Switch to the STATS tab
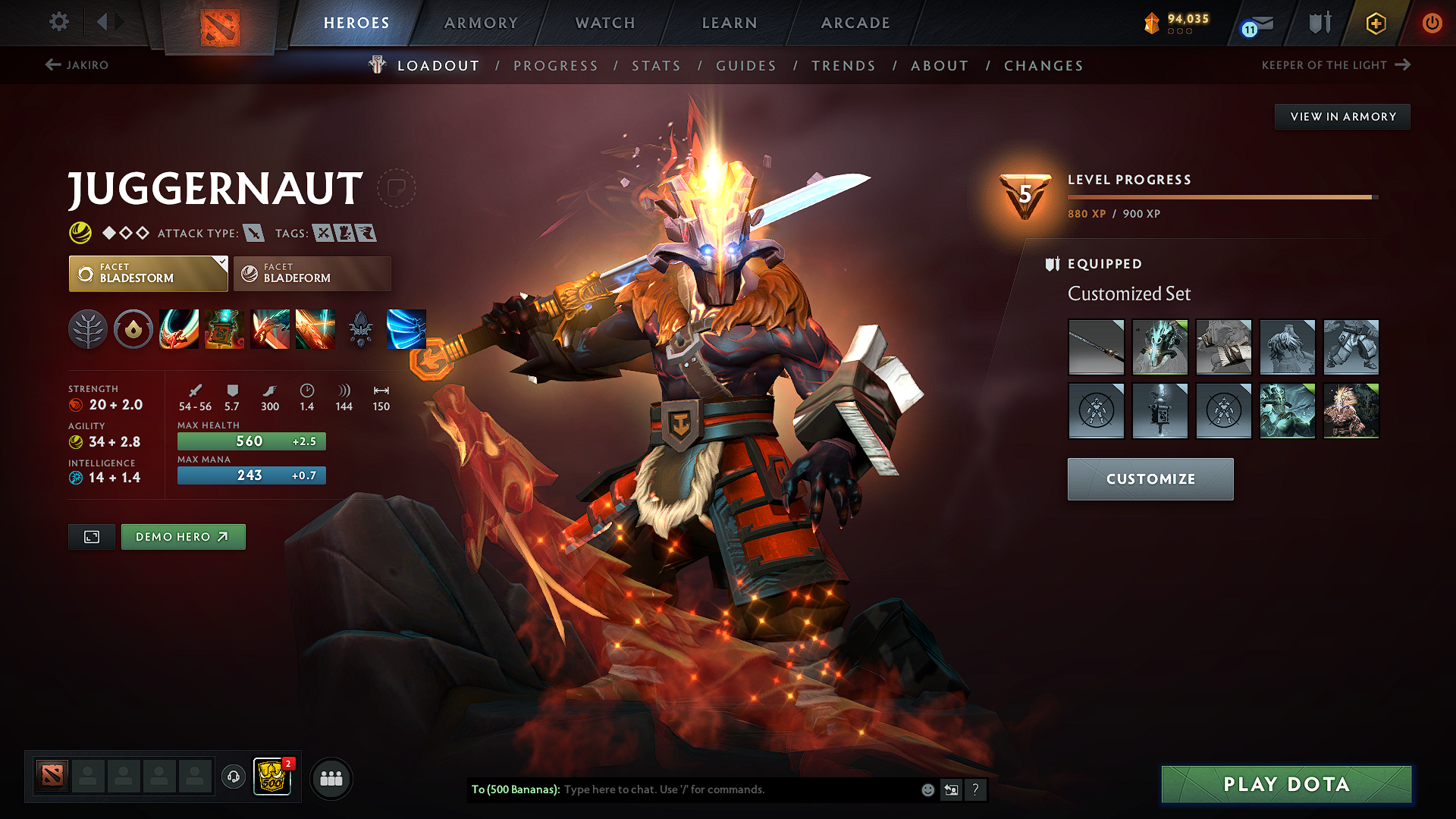The image size is (1456, 819). pyautogui.click(x=657, y=65)
